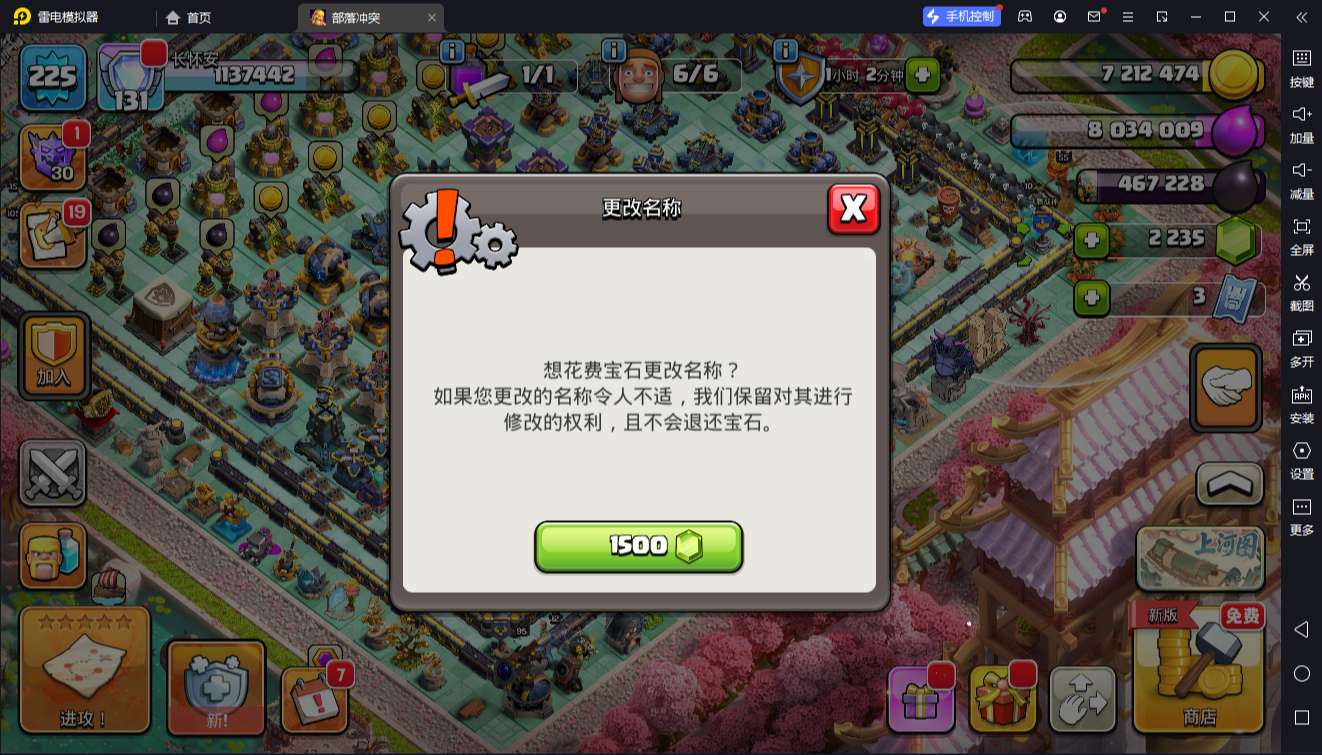This screenshot has width=1322, height=755.
Task: Toggle the 手机控制 phone control feature
Action: 960,16
